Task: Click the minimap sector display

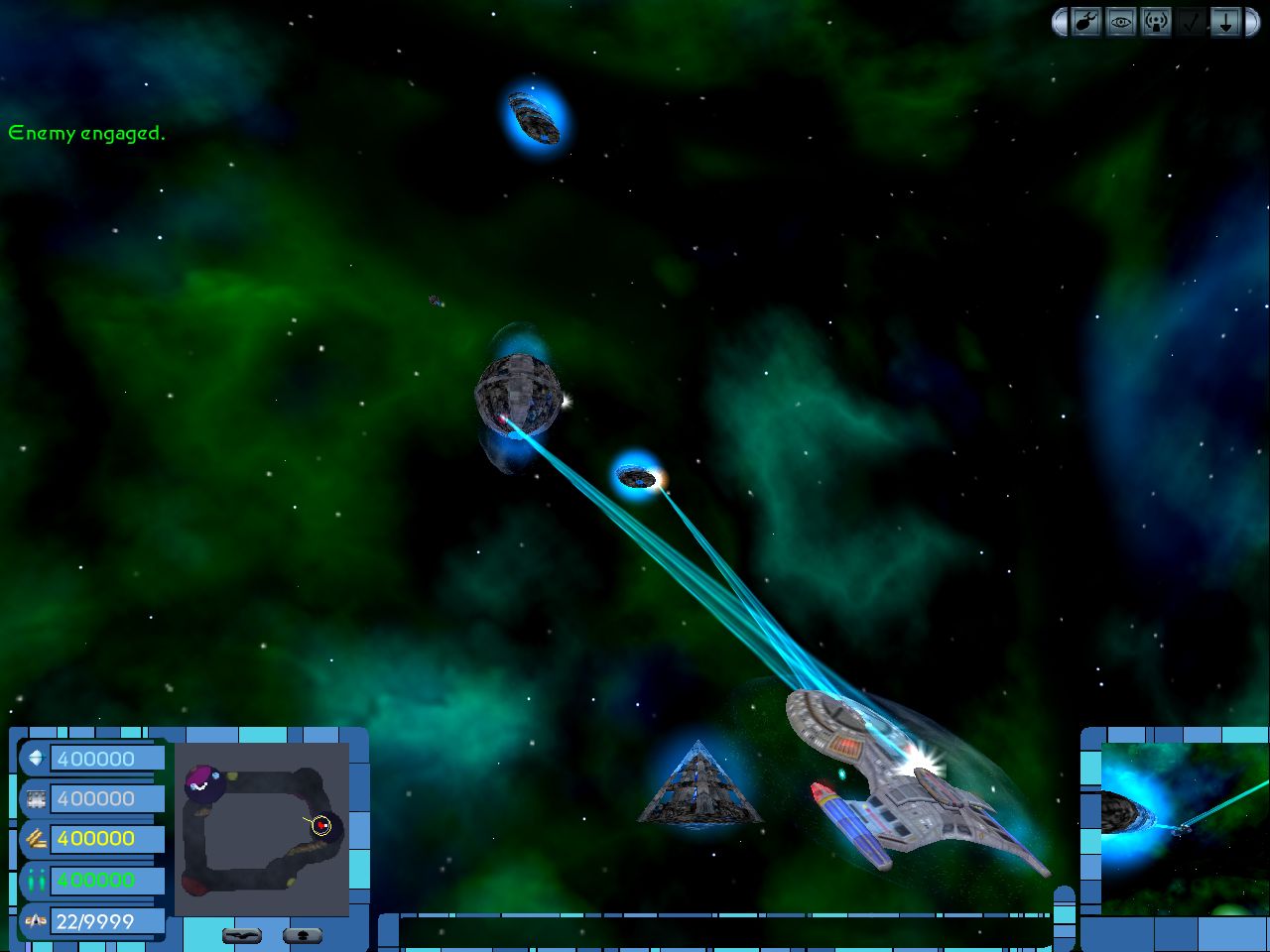Action: pos(262,829)
